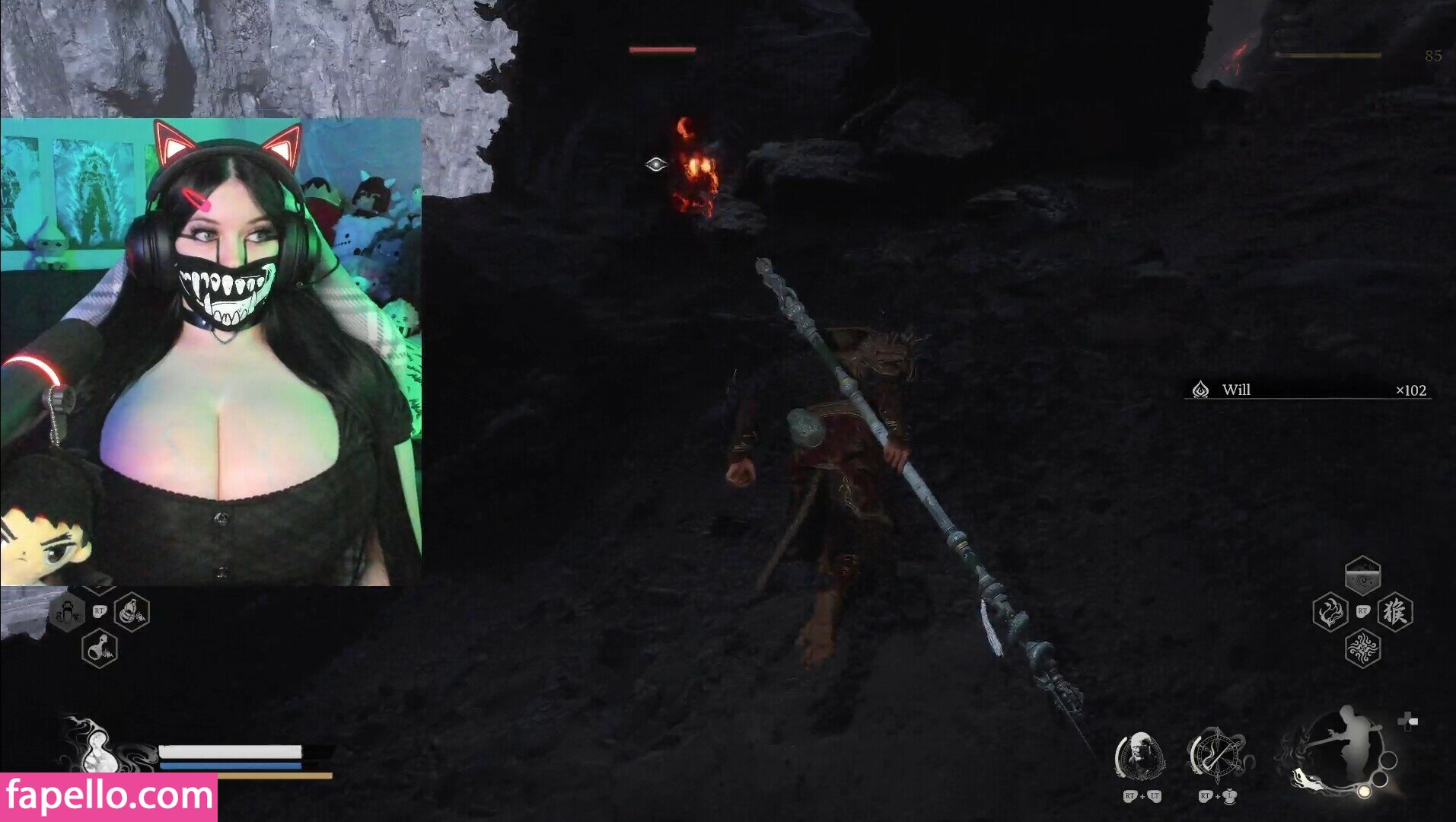This screenshot has width=1456, height=822.
Task: Click the streamer webcam overlay
Action: point(211,352)
